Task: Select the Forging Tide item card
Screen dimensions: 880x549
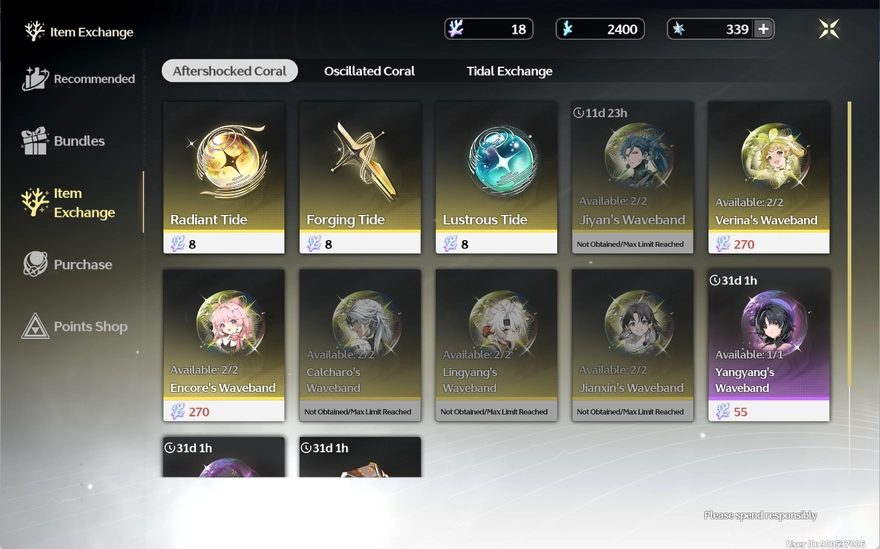Action: (x=360, y=177)
